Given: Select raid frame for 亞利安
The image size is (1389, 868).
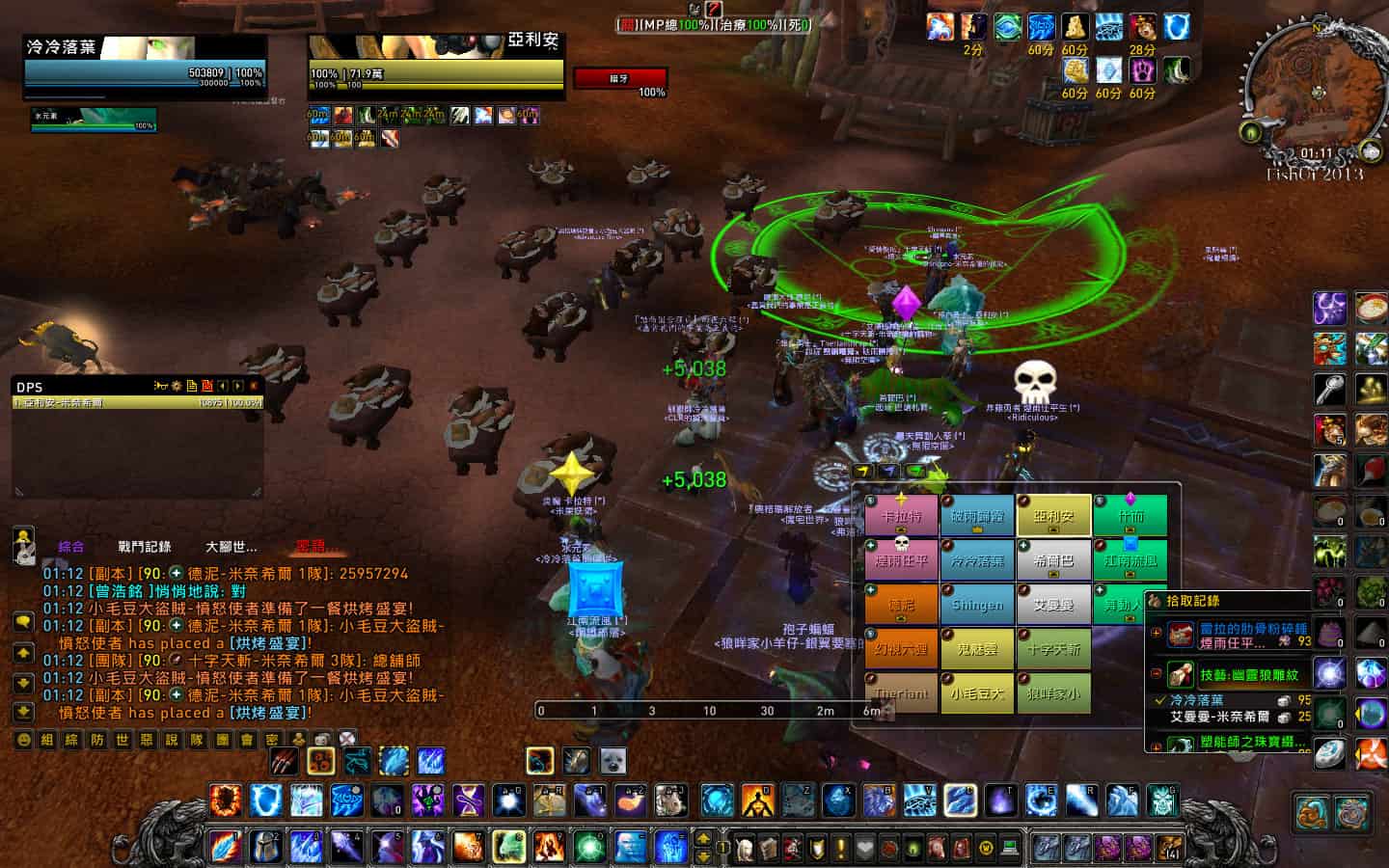Looking at the screenshot, I should coord(1053,517).
